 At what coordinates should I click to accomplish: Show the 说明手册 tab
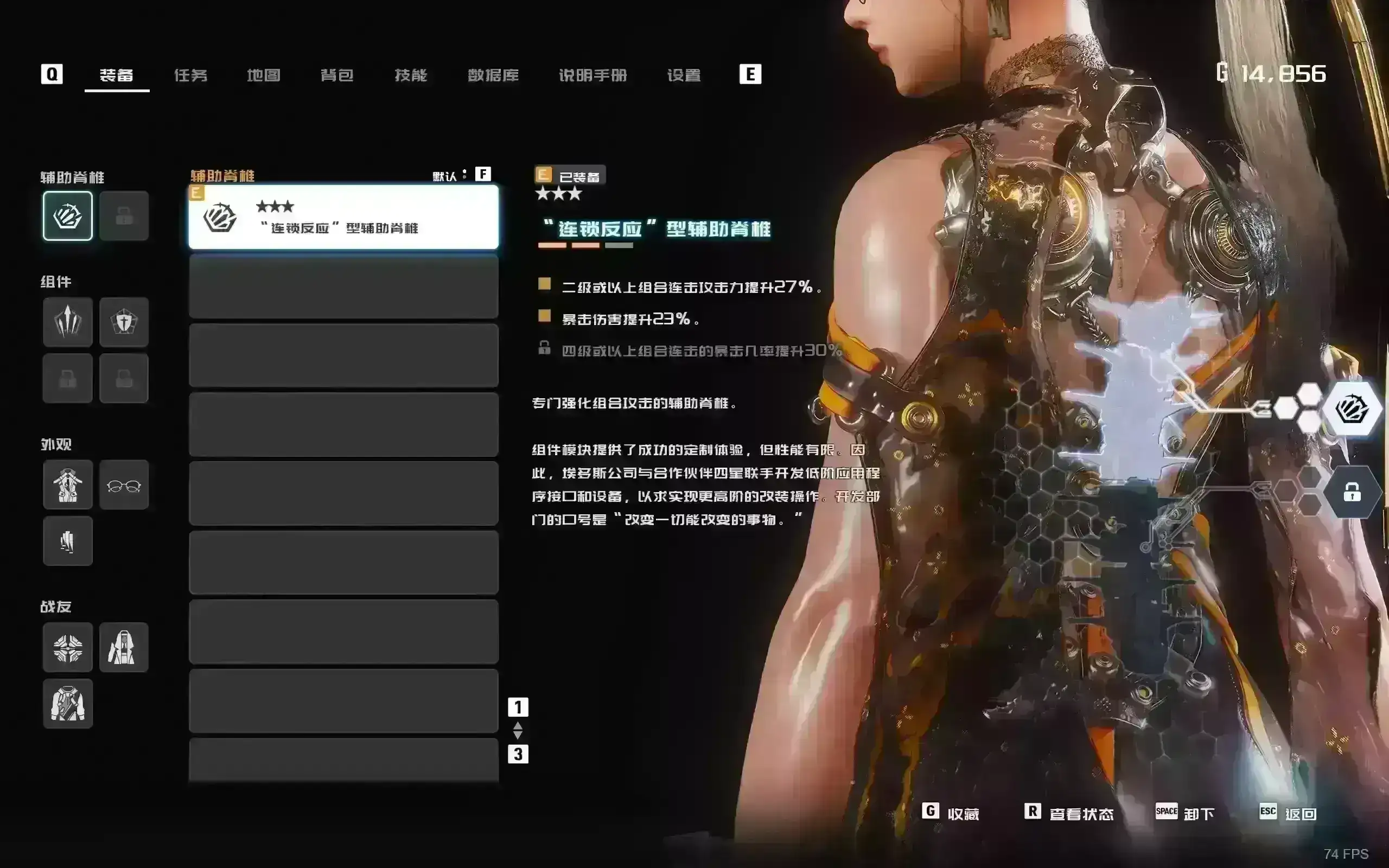(593, 75)
